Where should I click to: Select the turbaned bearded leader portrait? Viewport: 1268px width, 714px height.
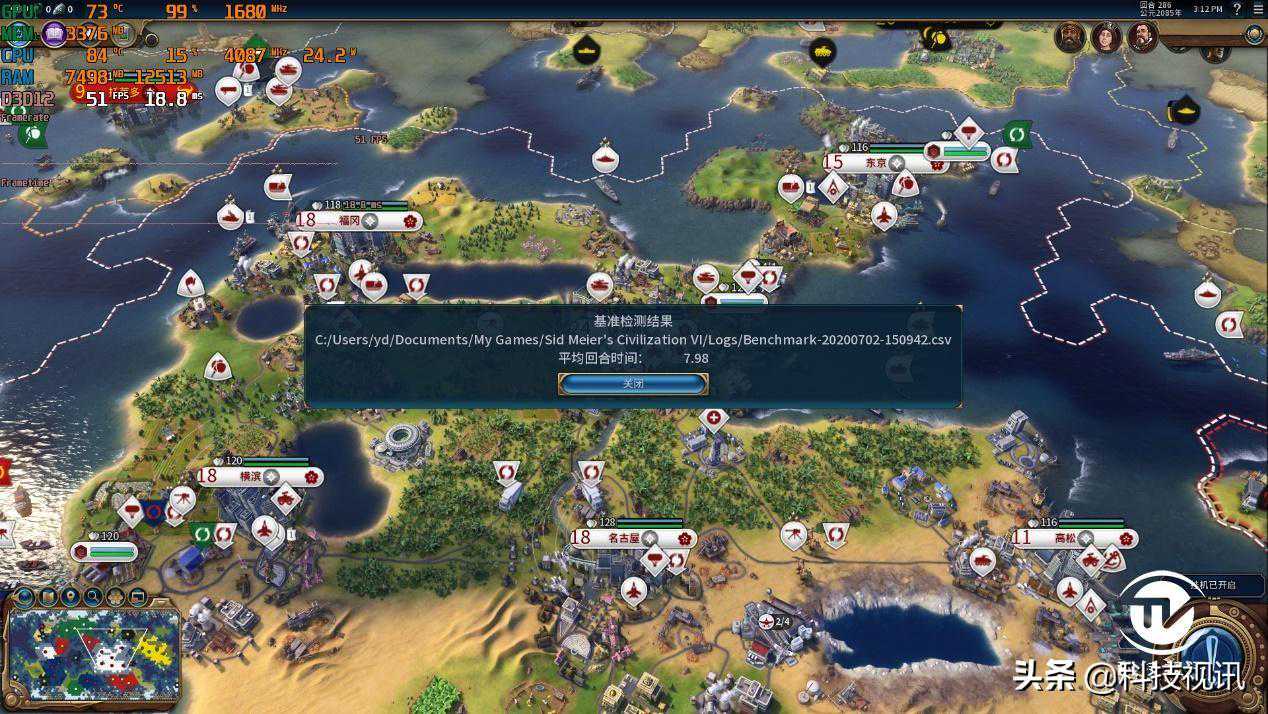(x=1070, y=38)
